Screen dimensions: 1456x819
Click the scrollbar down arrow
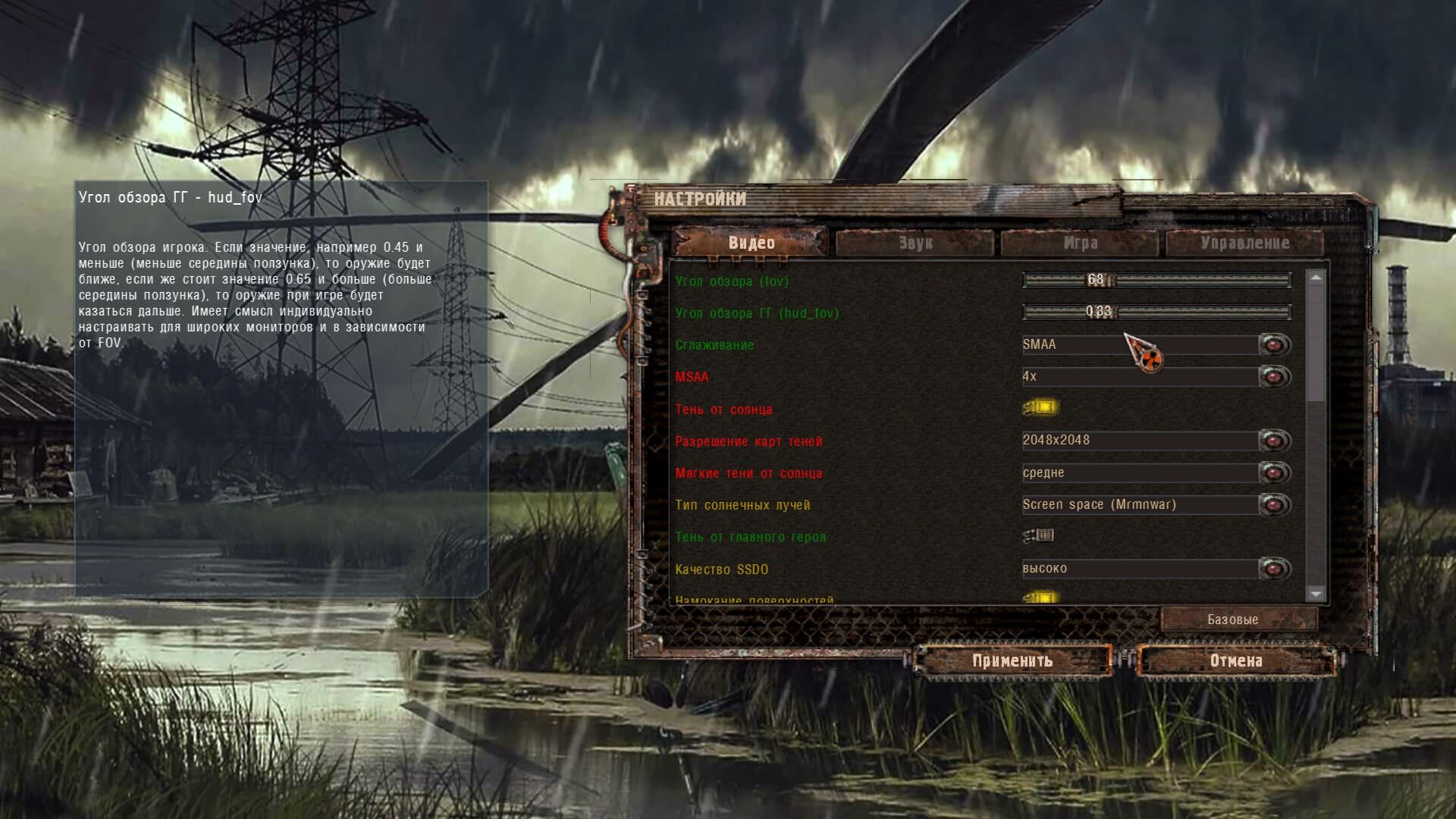pos(1316,595)
